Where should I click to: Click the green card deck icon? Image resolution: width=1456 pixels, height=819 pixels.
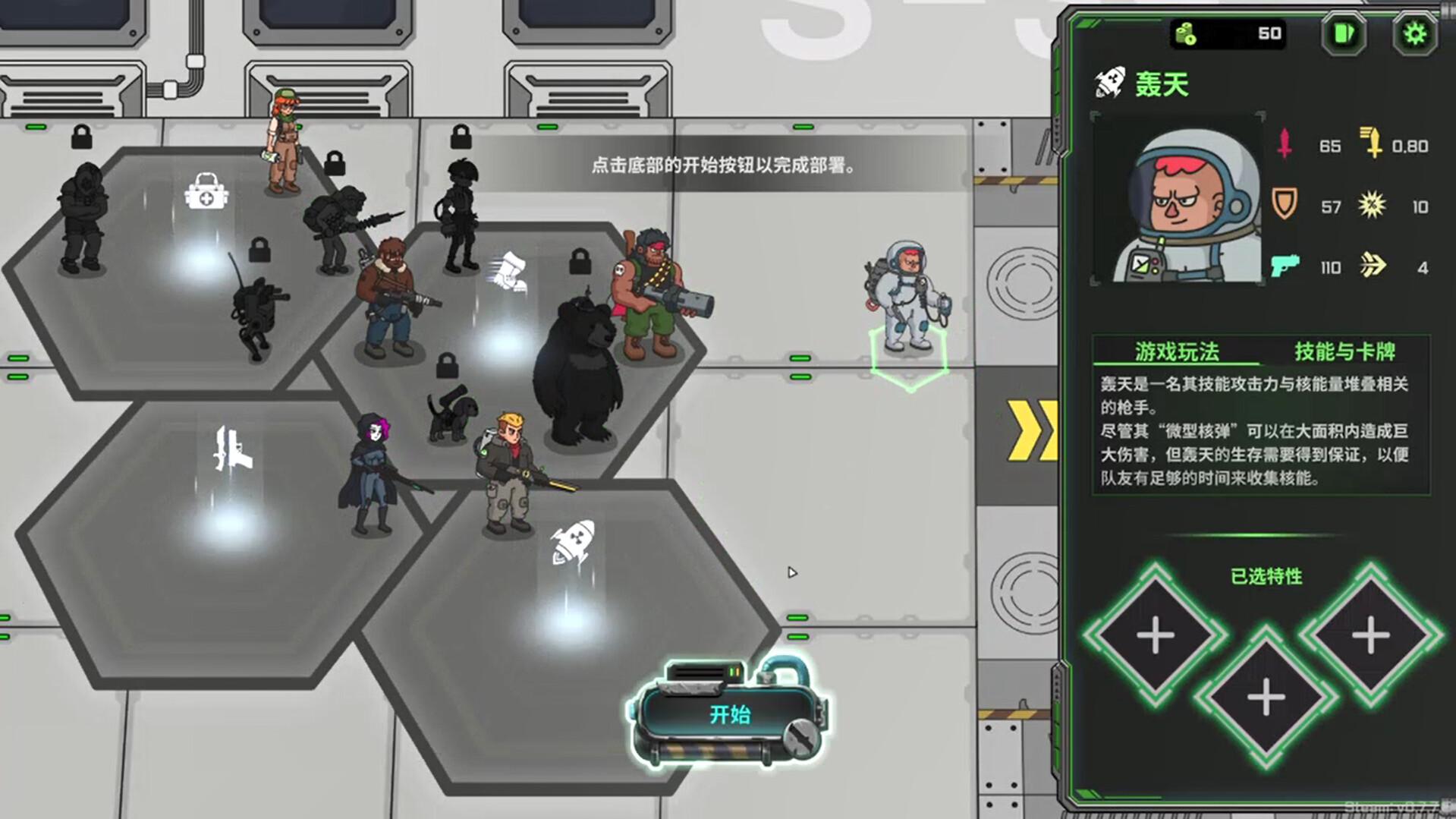click(x=1343, y=33)
